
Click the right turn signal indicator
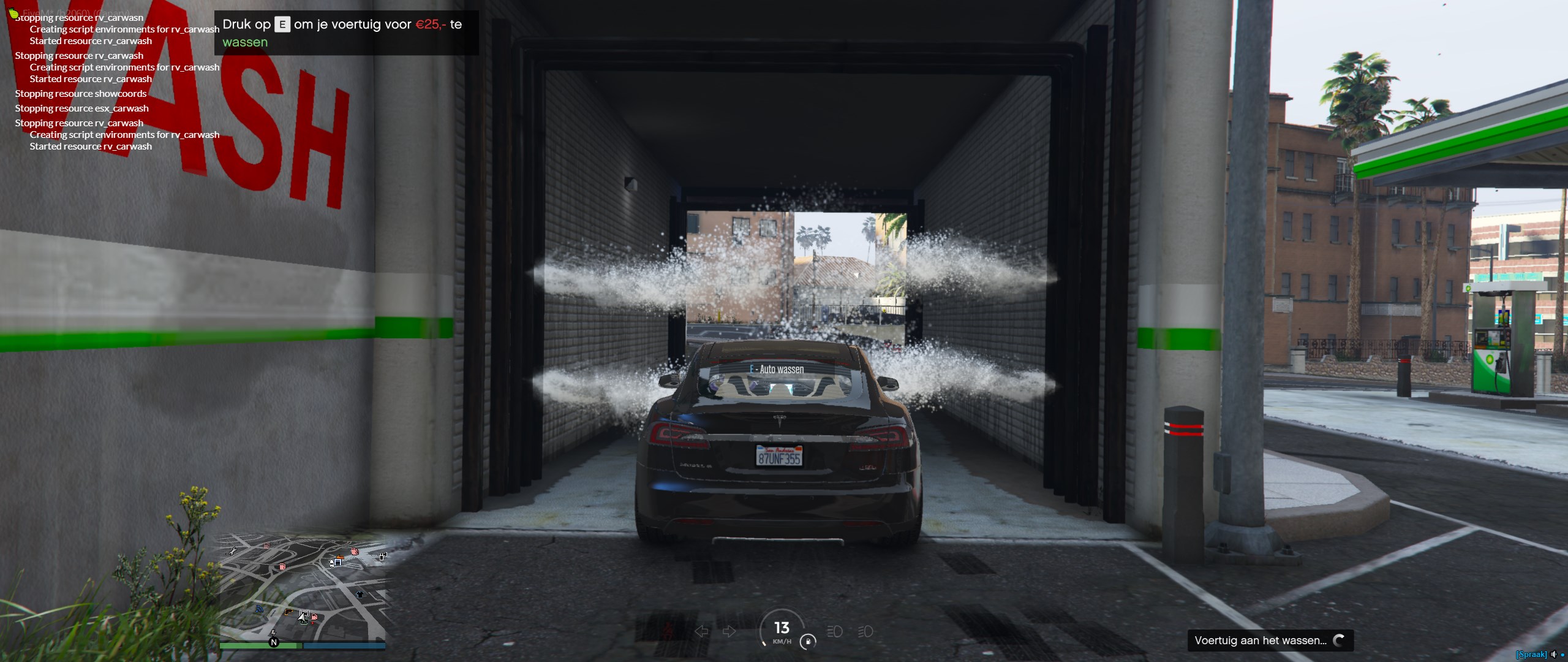coord(729,631)
